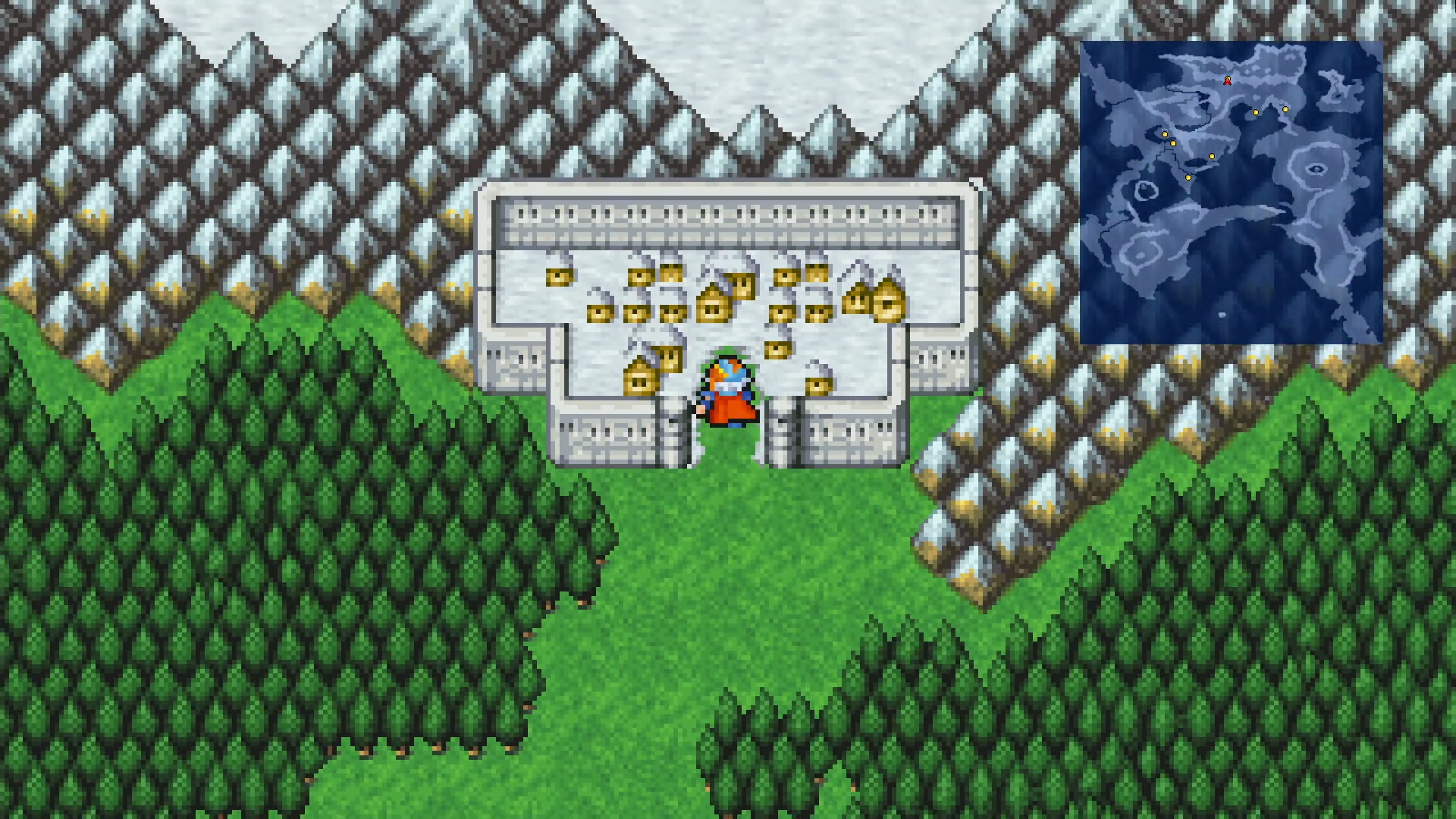Click the red location marker on the minimap
The image size is (1456, 819).
click(1228, 81)
